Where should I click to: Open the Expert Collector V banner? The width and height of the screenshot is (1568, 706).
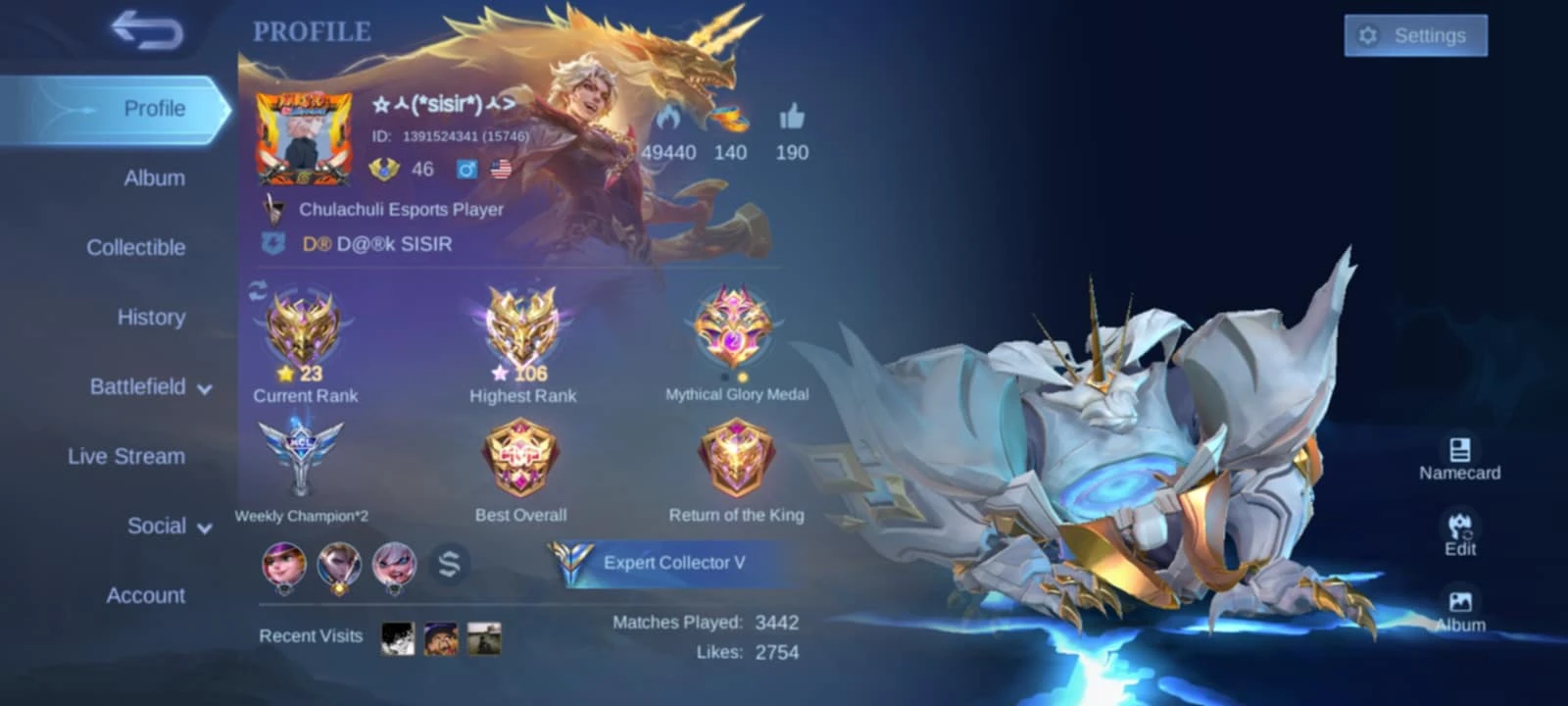[x=661, y=563]
